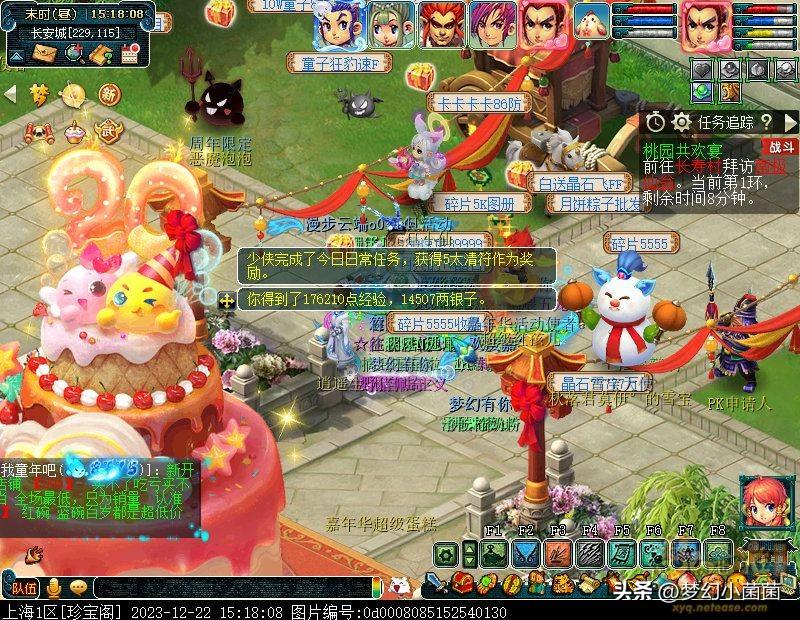
Task: Open the cupcake anniversary event icon
Action: click(74, 131)
